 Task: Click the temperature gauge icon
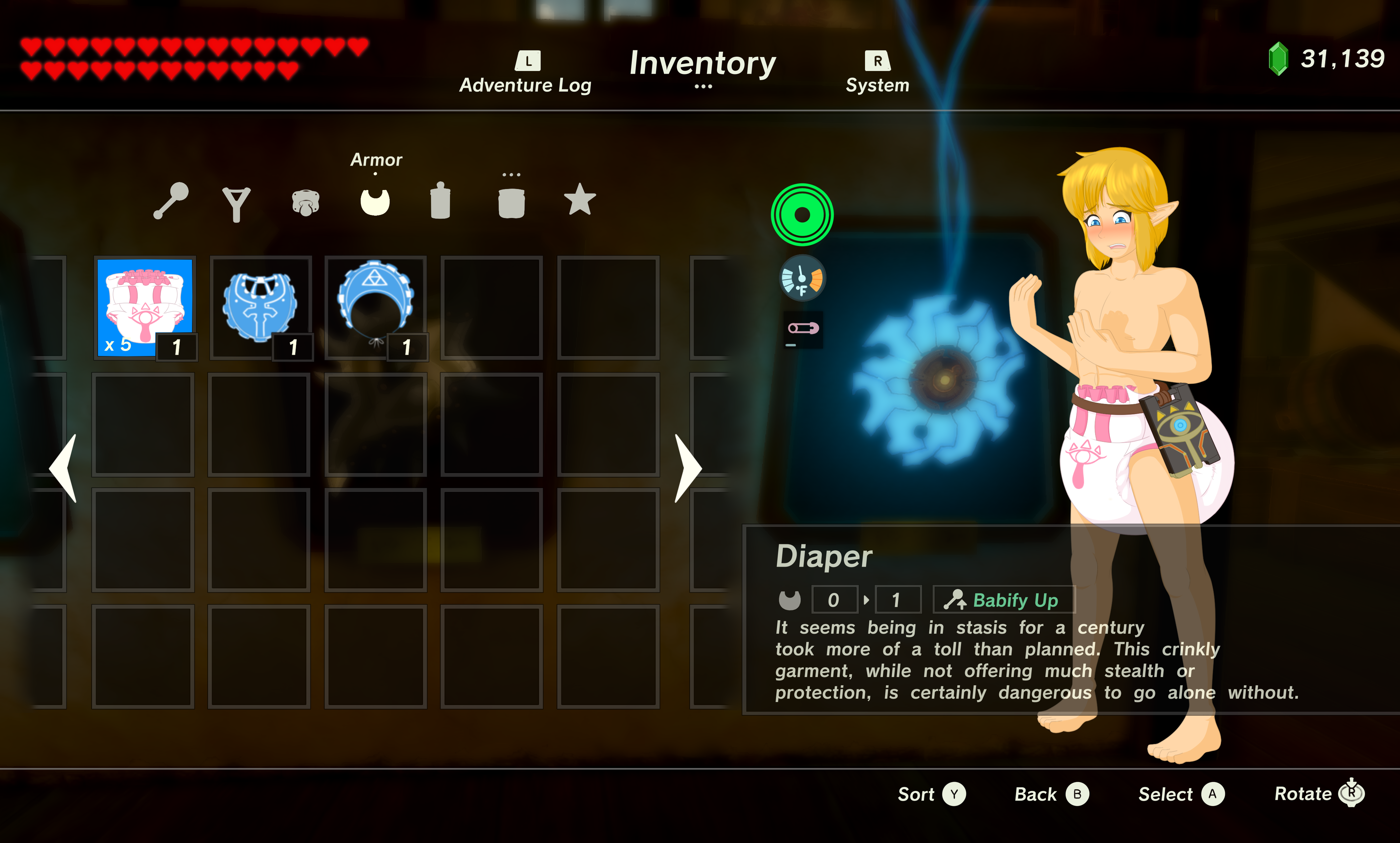point(802,279)
